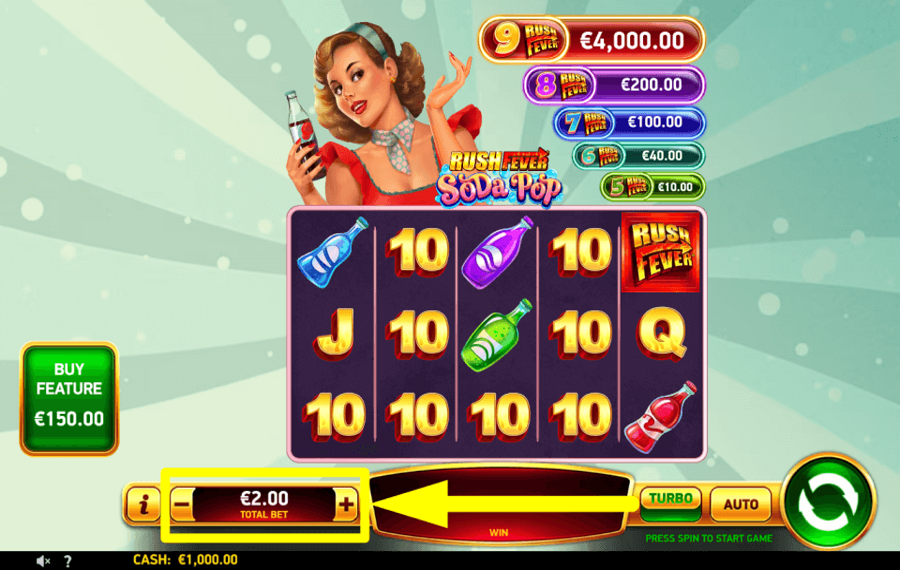This screenshot has width=900, height=570.
Task: Open the Buy Feature for €150.00
Action: [x=69, y=398]
